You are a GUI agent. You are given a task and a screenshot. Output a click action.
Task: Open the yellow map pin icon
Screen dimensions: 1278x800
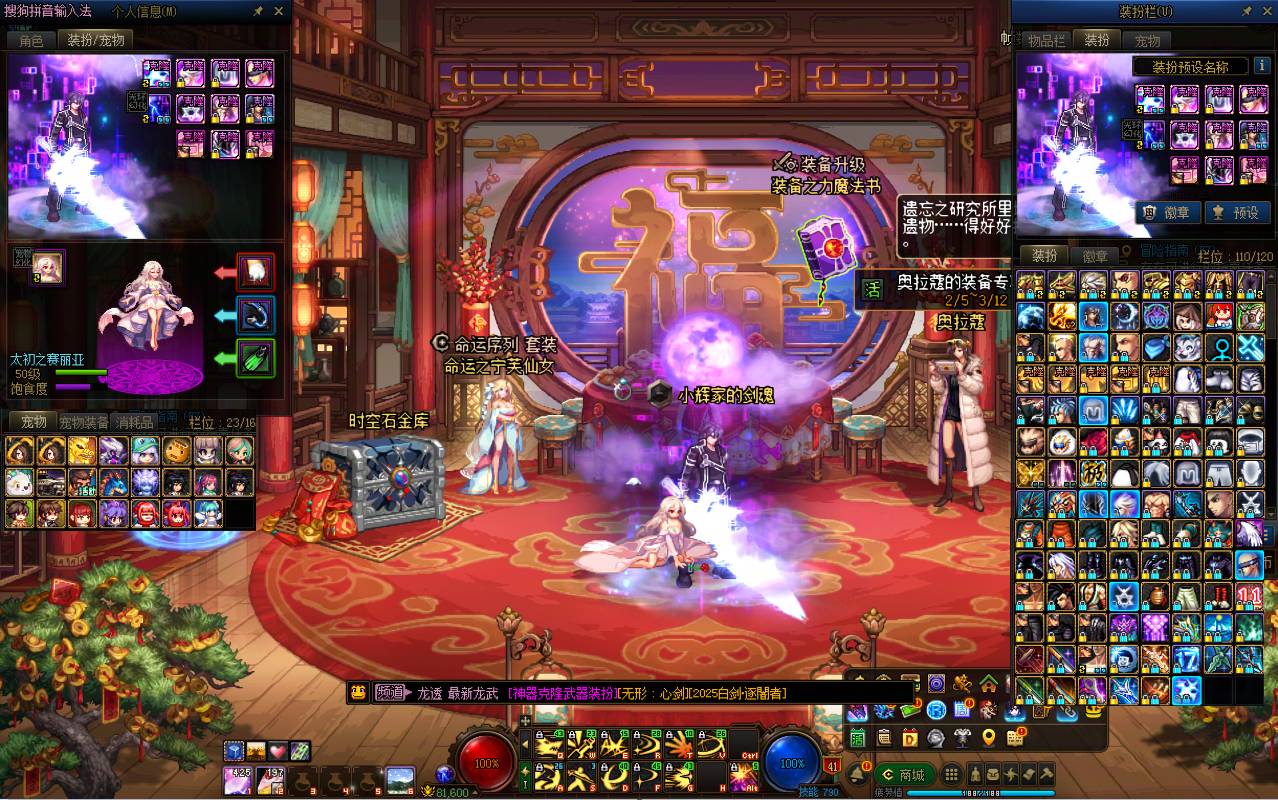click(988, 738)
